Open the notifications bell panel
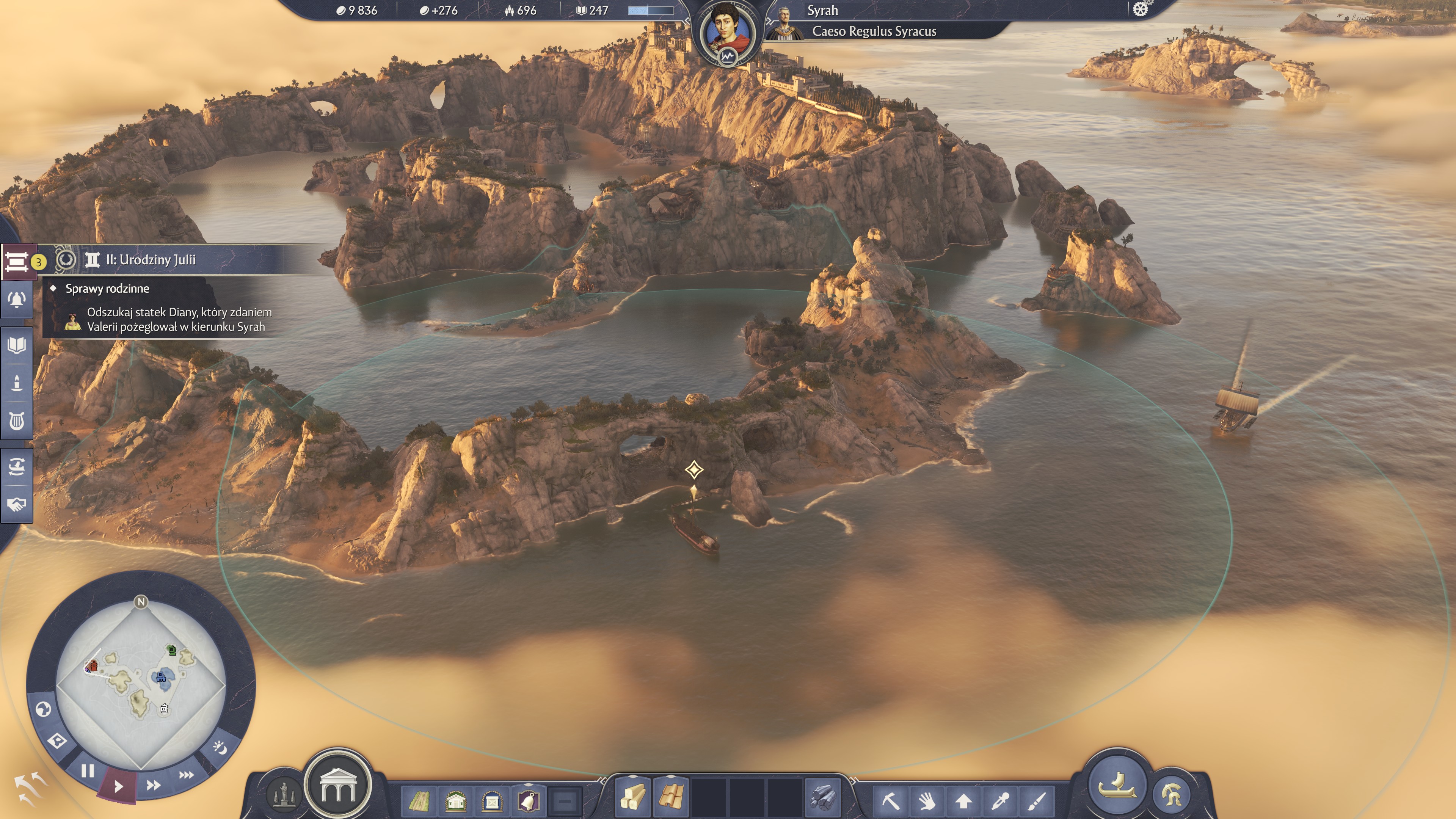Screen dimensions: 1456x819 (17, 300)
